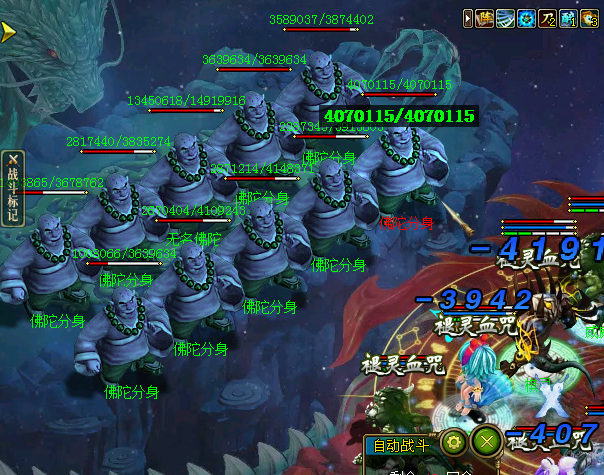Click the 自动战斗 auto battle label
The width and height of the screenshot is (604, 475).
click(399, 445)
